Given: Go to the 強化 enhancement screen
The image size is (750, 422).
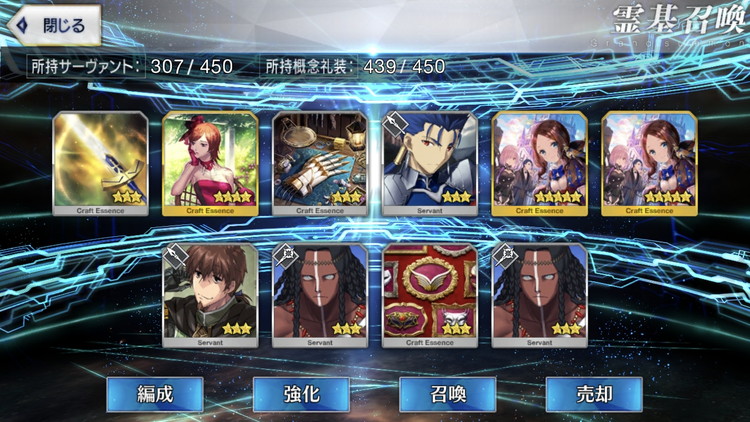Looking at the screenshot, I should (x=301, y=394).
